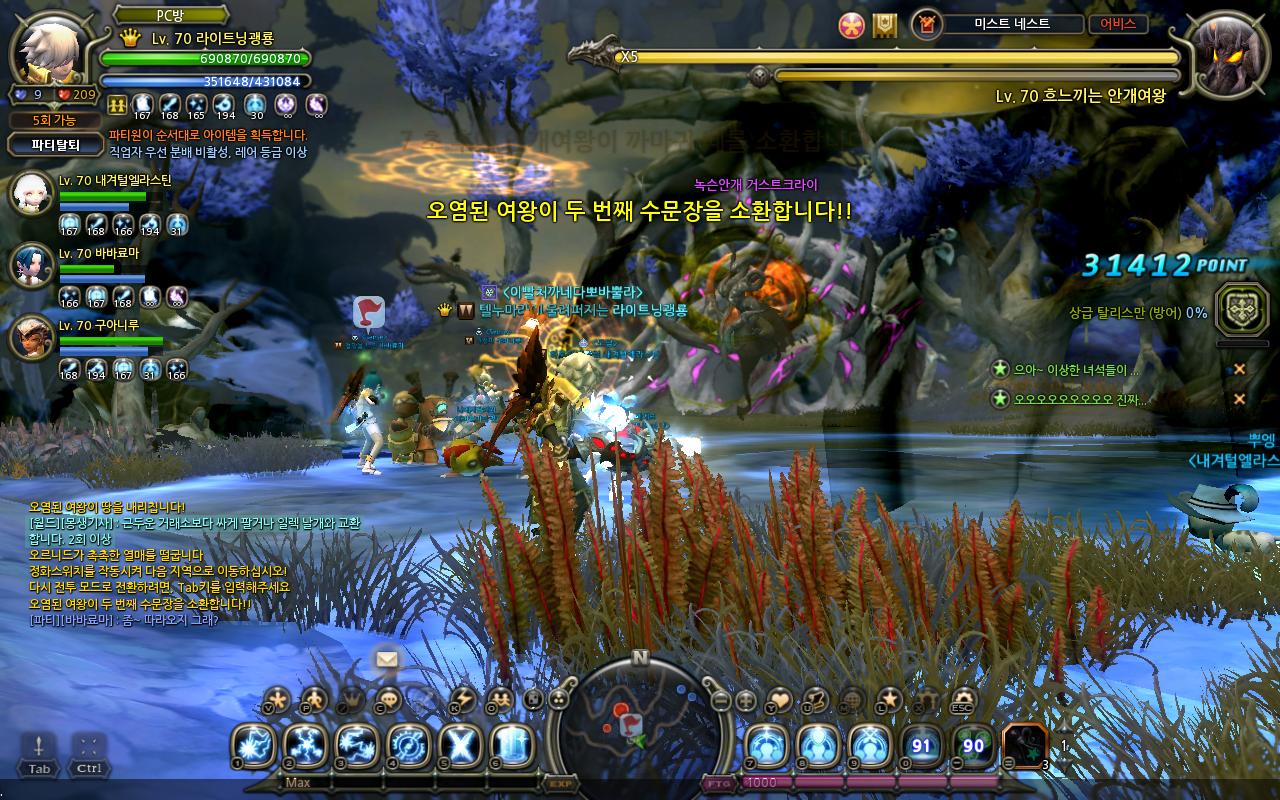Activate the glowing pillar skill in slot 6
The width and height of the screenshot is (1280, 800).
(x=511, y=745)
